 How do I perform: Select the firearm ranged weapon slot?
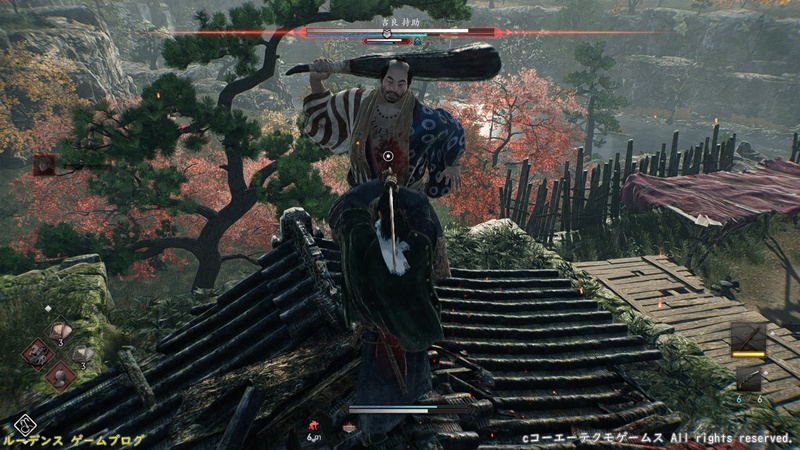pyautogui.click(x=749, y=377)
